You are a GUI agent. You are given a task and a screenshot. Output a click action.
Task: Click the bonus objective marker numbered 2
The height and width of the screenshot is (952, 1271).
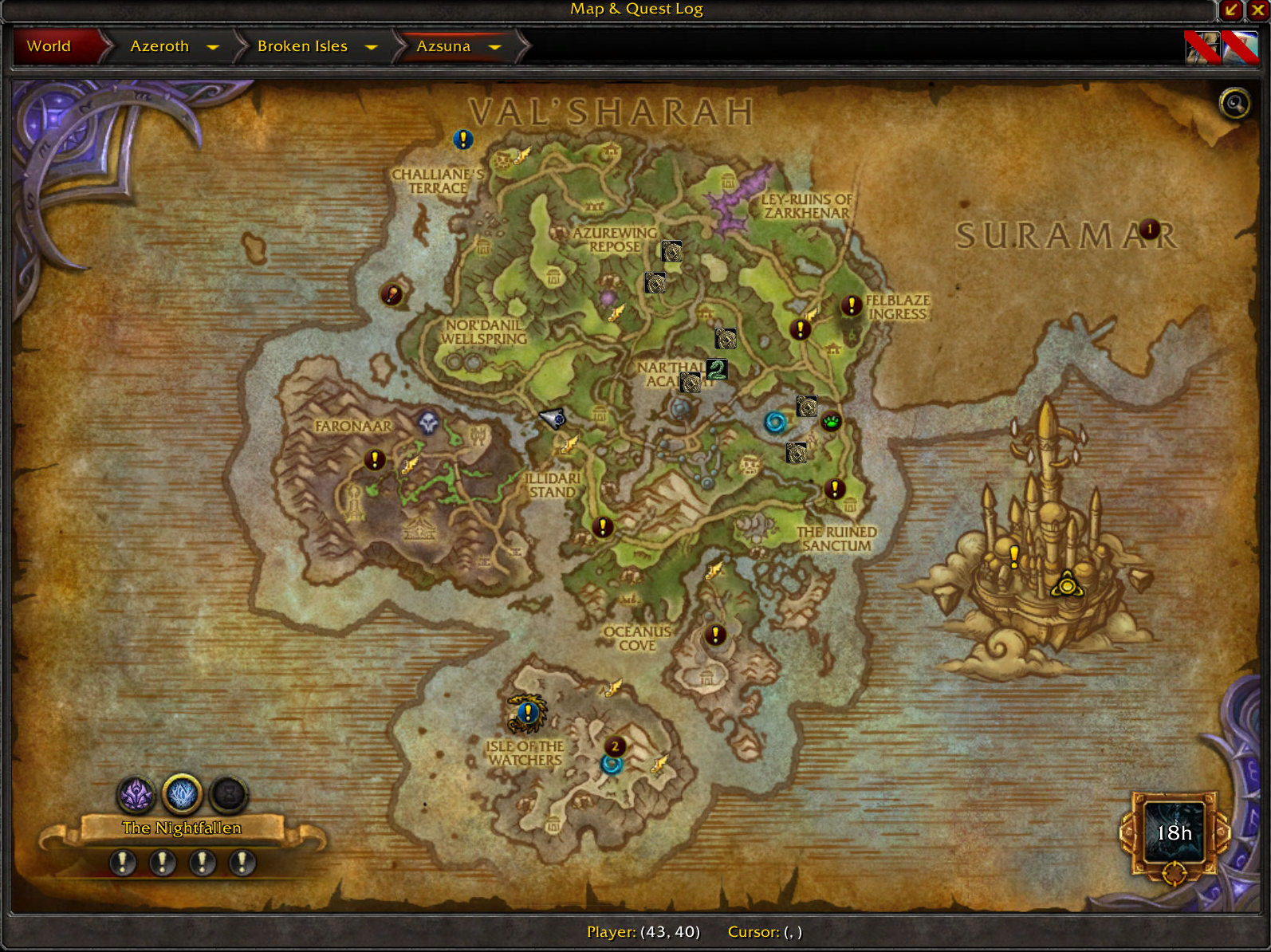click(616, 747)
